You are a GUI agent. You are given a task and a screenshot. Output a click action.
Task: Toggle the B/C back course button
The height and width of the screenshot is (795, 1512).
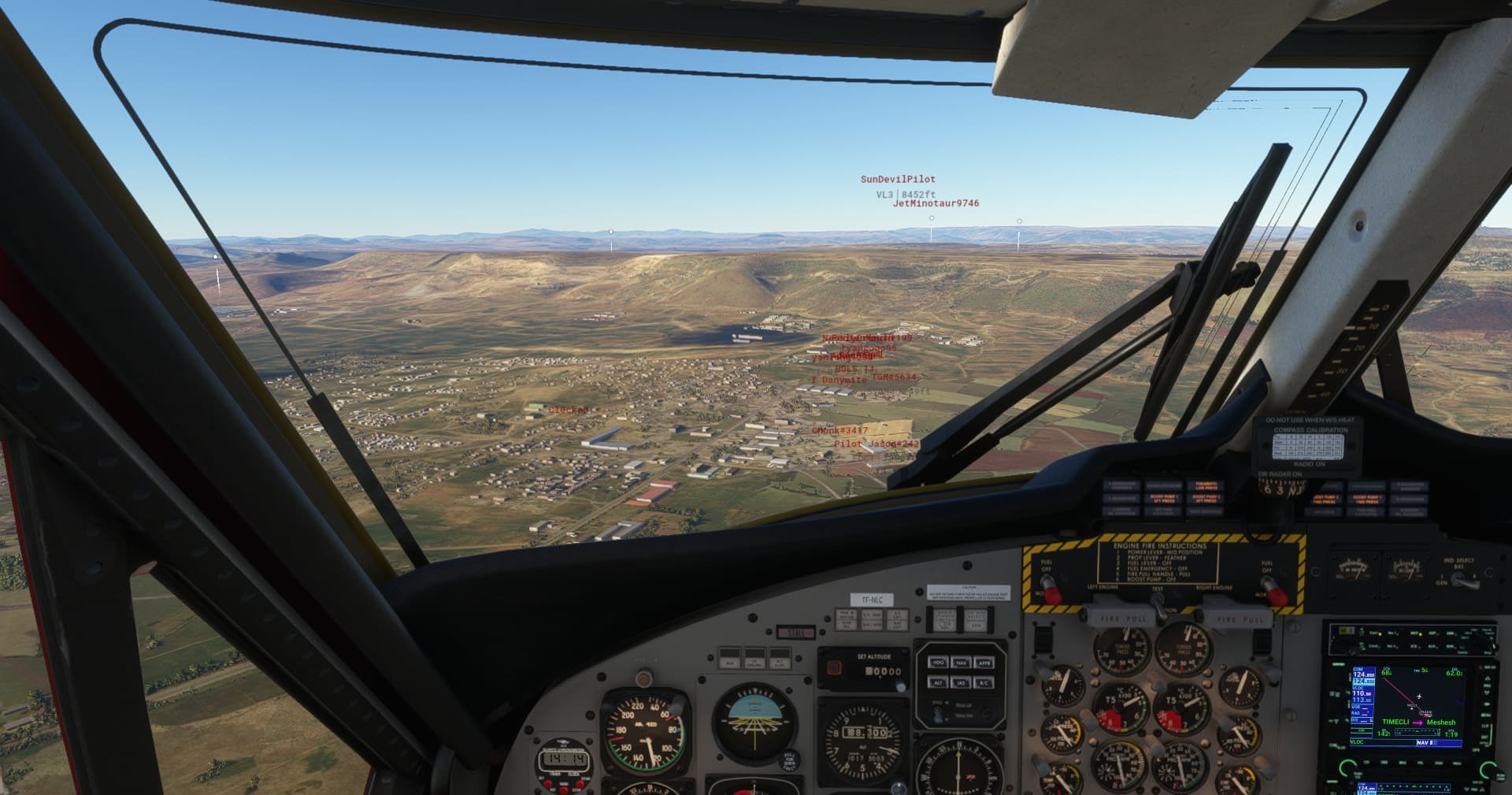(984, 682)
